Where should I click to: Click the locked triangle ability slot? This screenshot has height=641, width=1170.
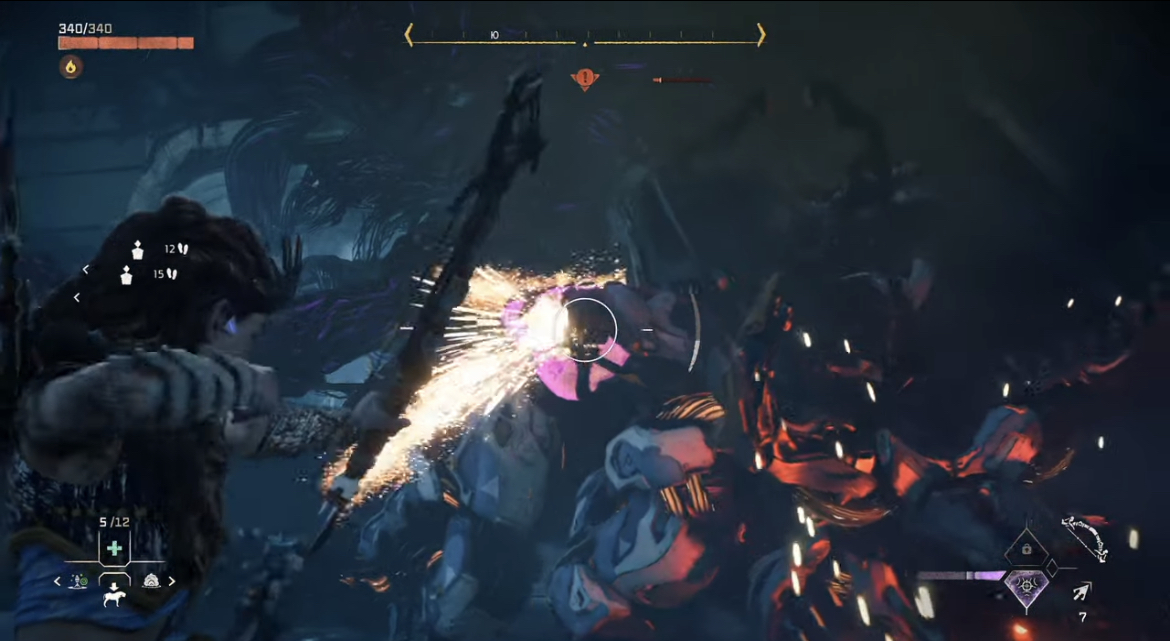[x=1024, y=549]
